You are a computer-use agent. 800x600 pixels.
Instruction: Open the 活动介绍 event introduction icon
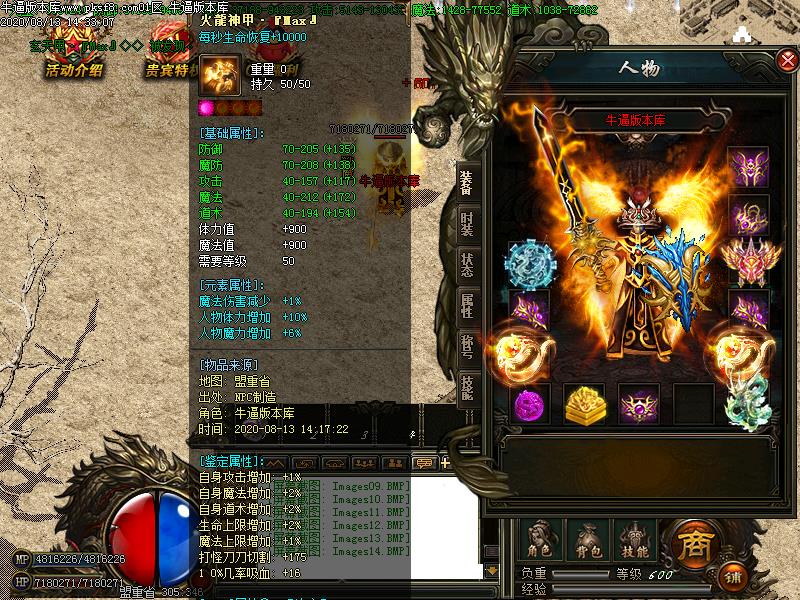(74, 55)
